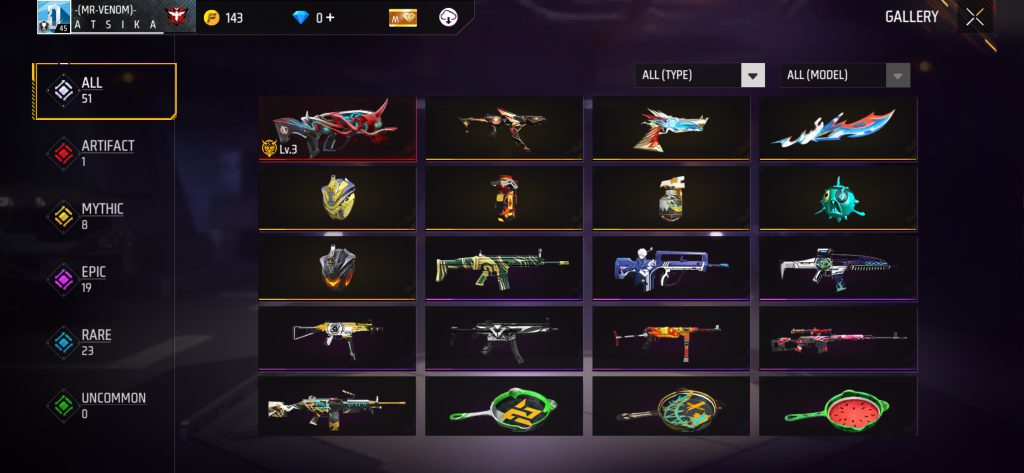
Task: Tap the gold coin balance icon
Action: (211, 18)
